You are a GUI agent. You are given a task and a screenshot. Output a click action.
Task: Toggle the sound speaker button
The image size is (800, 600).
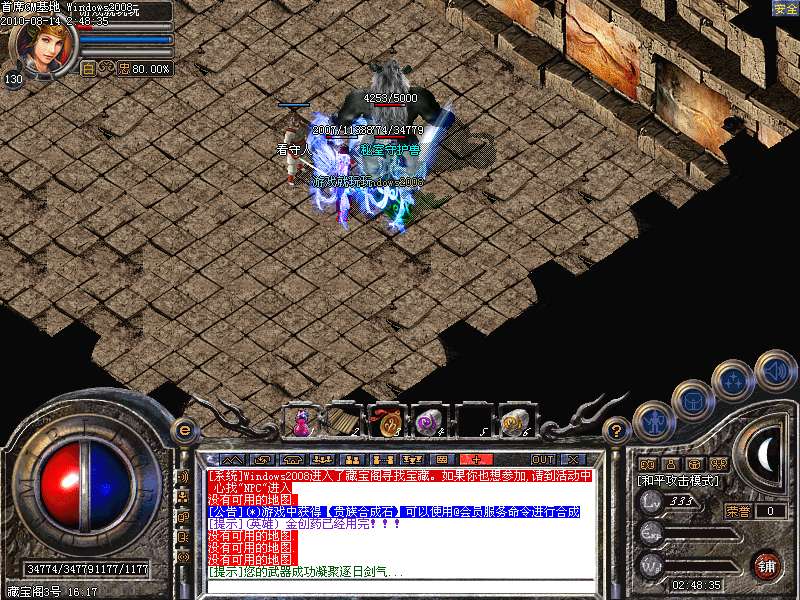pyautogui.click(x=774, y=368)
